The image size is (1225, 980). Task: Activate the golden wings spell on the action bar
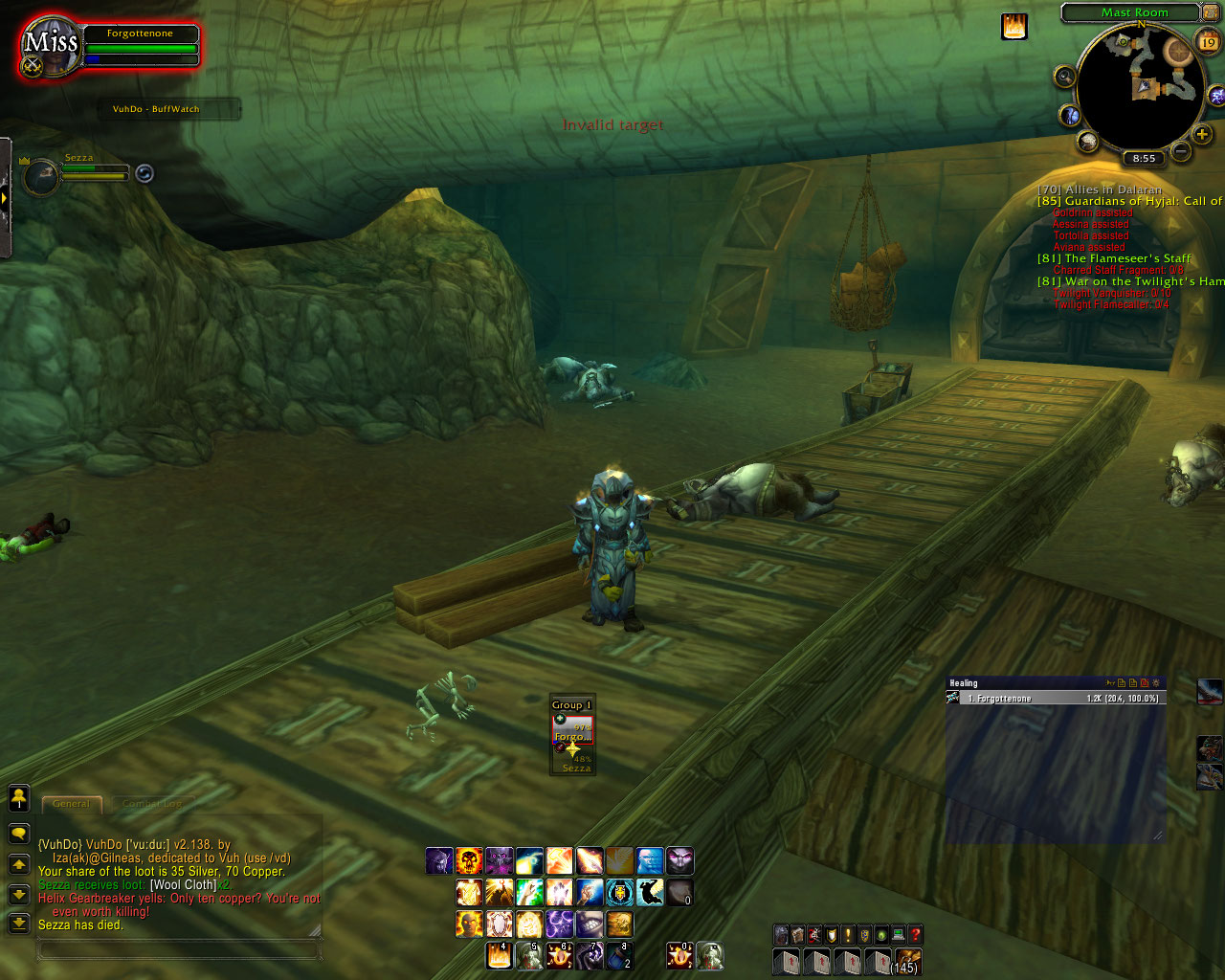click(620, 860)
